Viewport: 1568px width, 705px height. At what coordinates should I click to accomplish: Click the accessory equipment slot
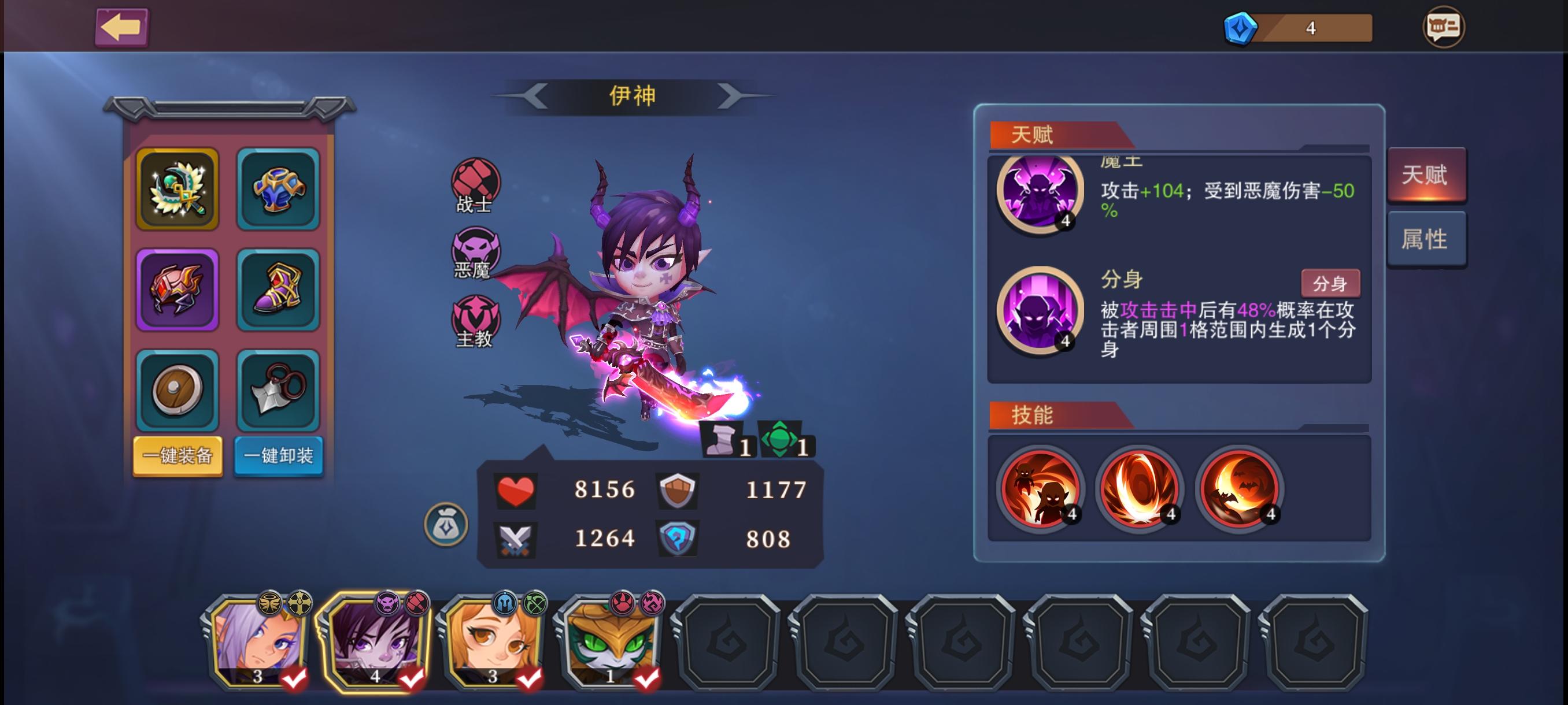[x=279, y=392]
